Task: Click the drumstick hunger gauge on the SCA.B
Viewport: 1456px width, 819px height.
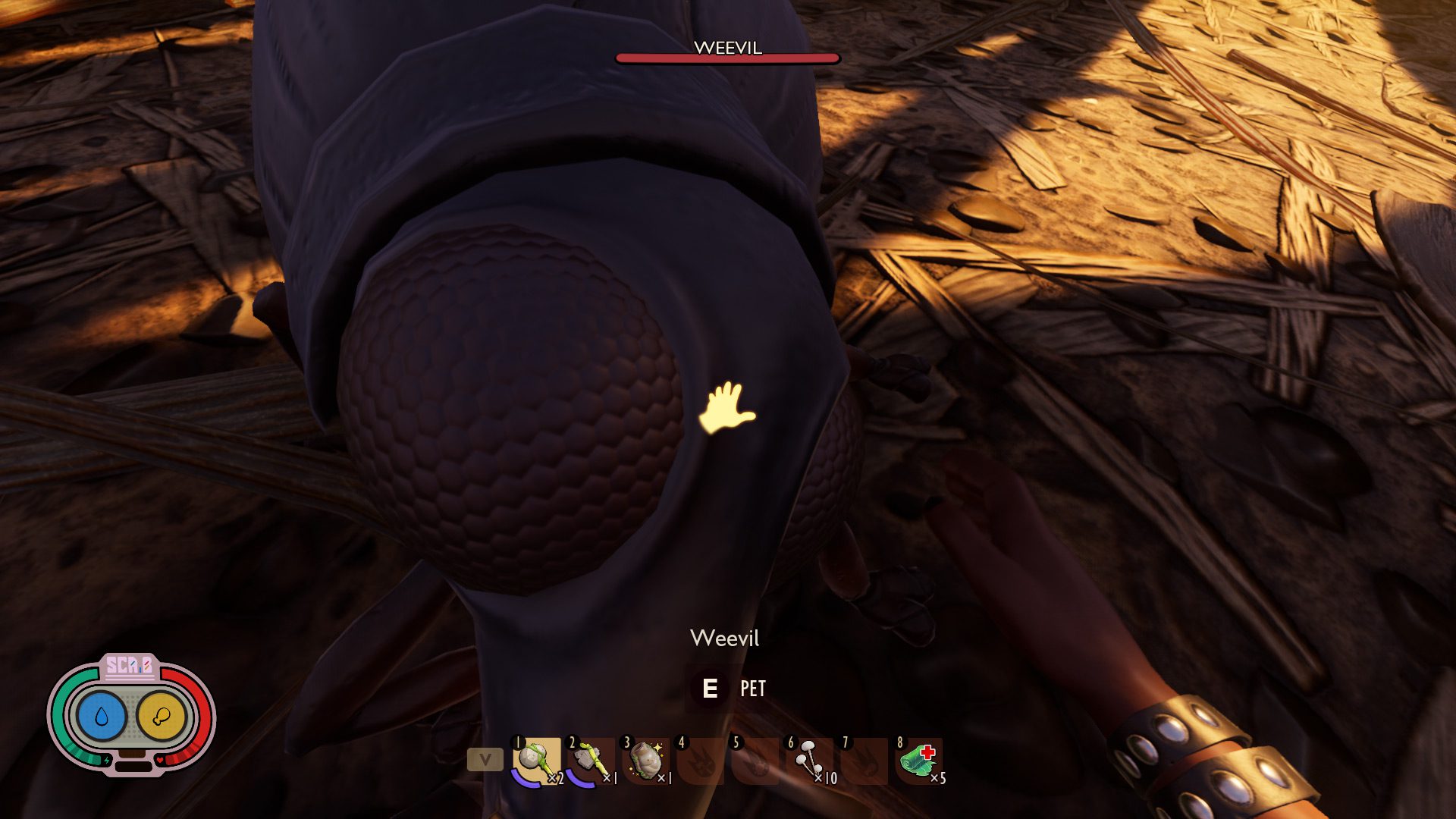Action: [162, 715]
